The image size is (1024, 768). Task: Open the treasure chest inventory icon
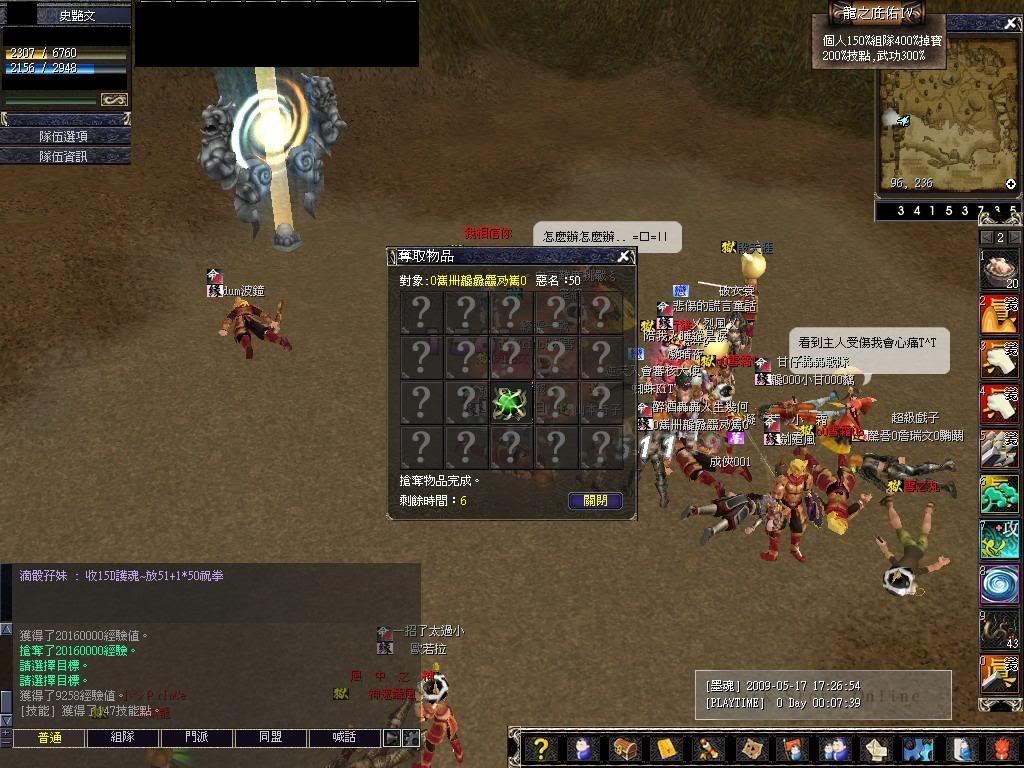[625, 749]
